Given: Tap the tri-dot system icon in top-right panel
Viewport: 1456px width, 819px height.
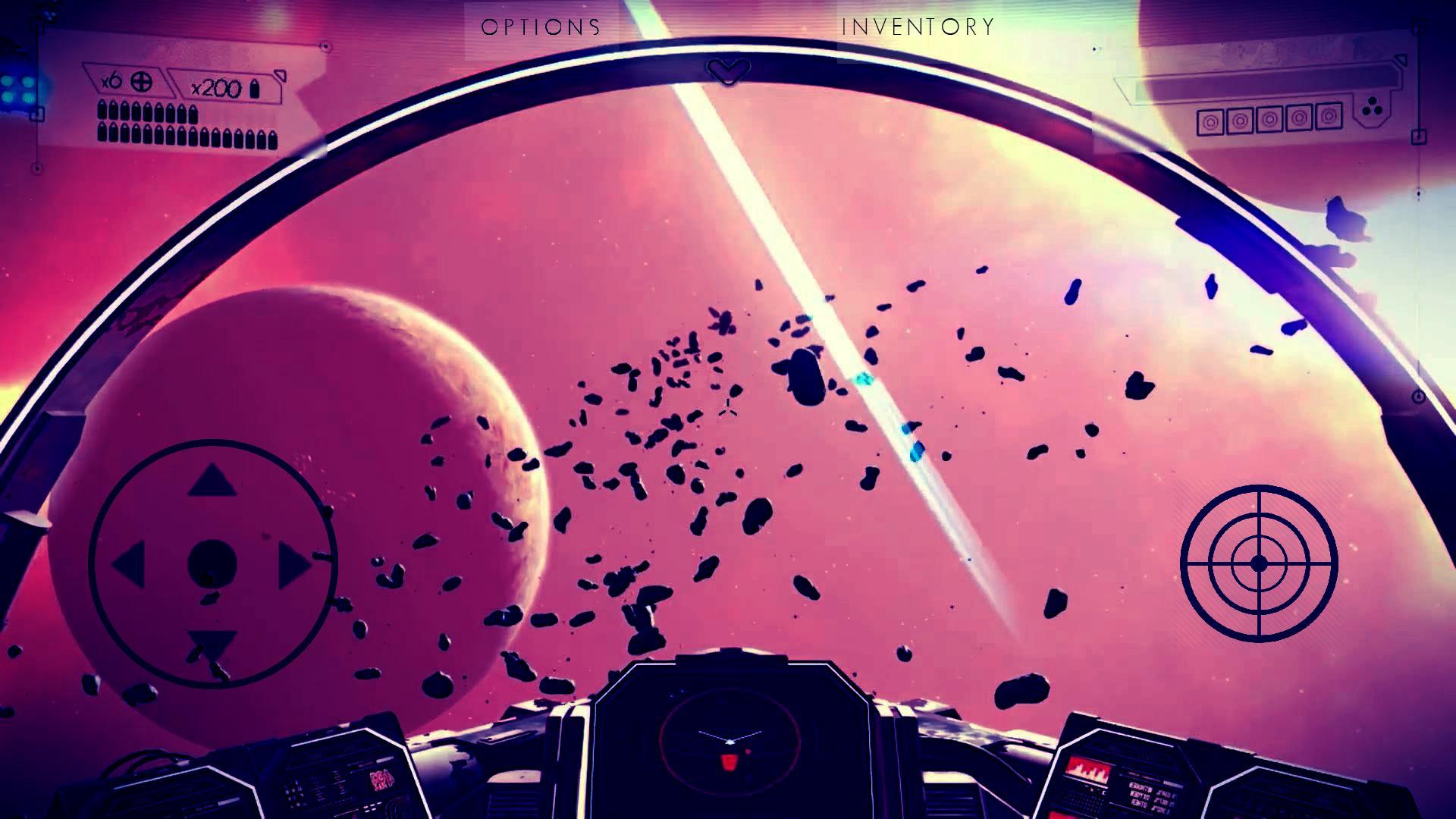Looking at the screenshot, I should [x=1370, y=107].
